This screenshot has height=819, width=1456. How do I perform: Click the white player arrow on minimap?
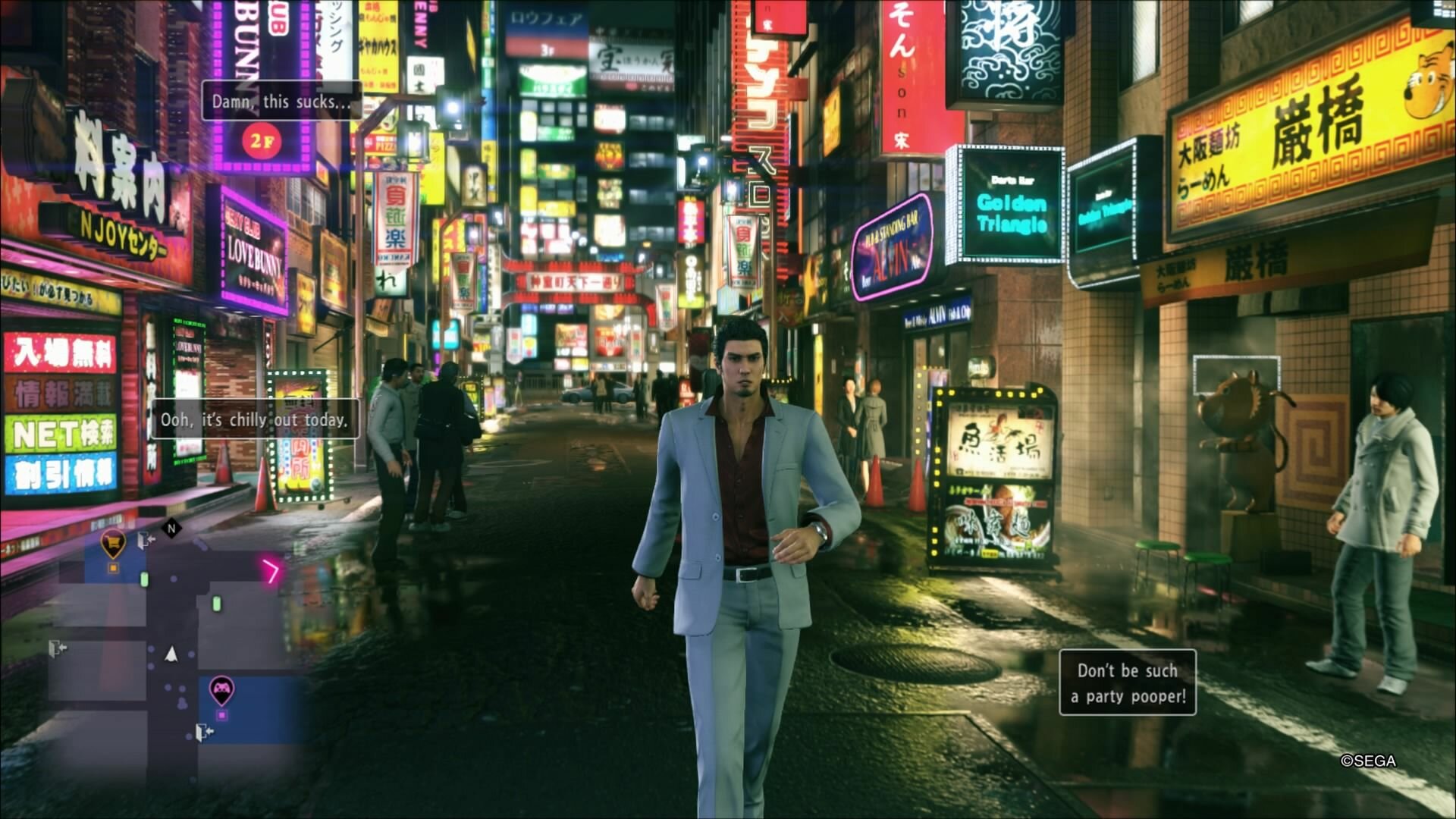171,654
